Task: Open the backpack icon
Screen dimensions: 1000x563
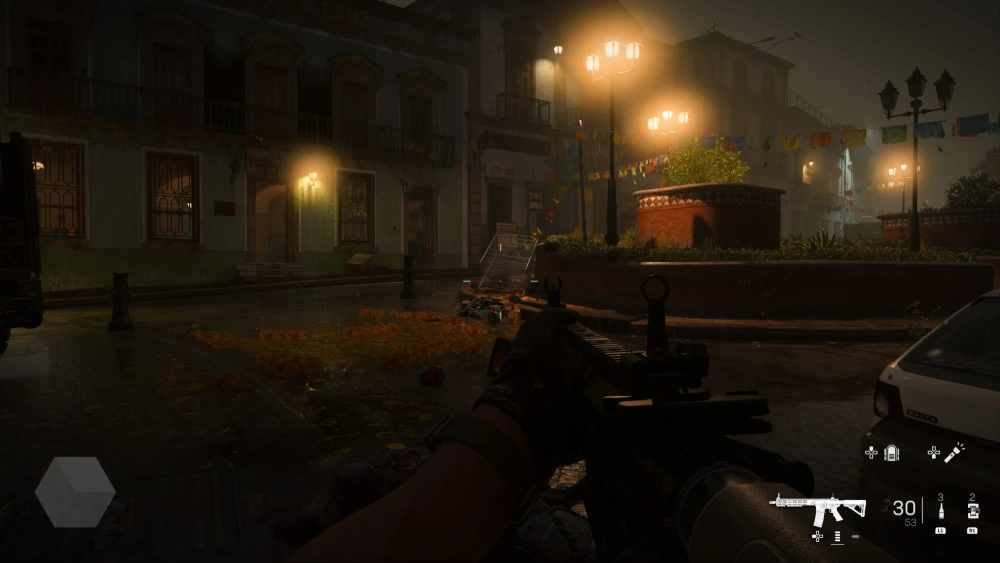Action: coord(892,452)
